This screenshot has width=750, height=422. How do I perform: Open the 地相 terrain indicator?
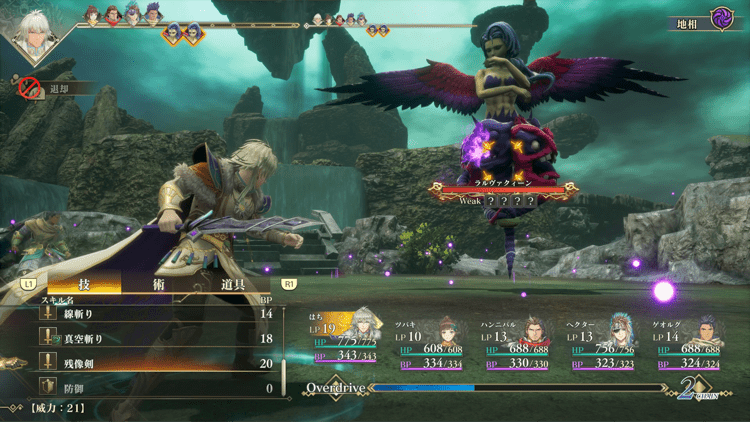click(x=706, y=20)
